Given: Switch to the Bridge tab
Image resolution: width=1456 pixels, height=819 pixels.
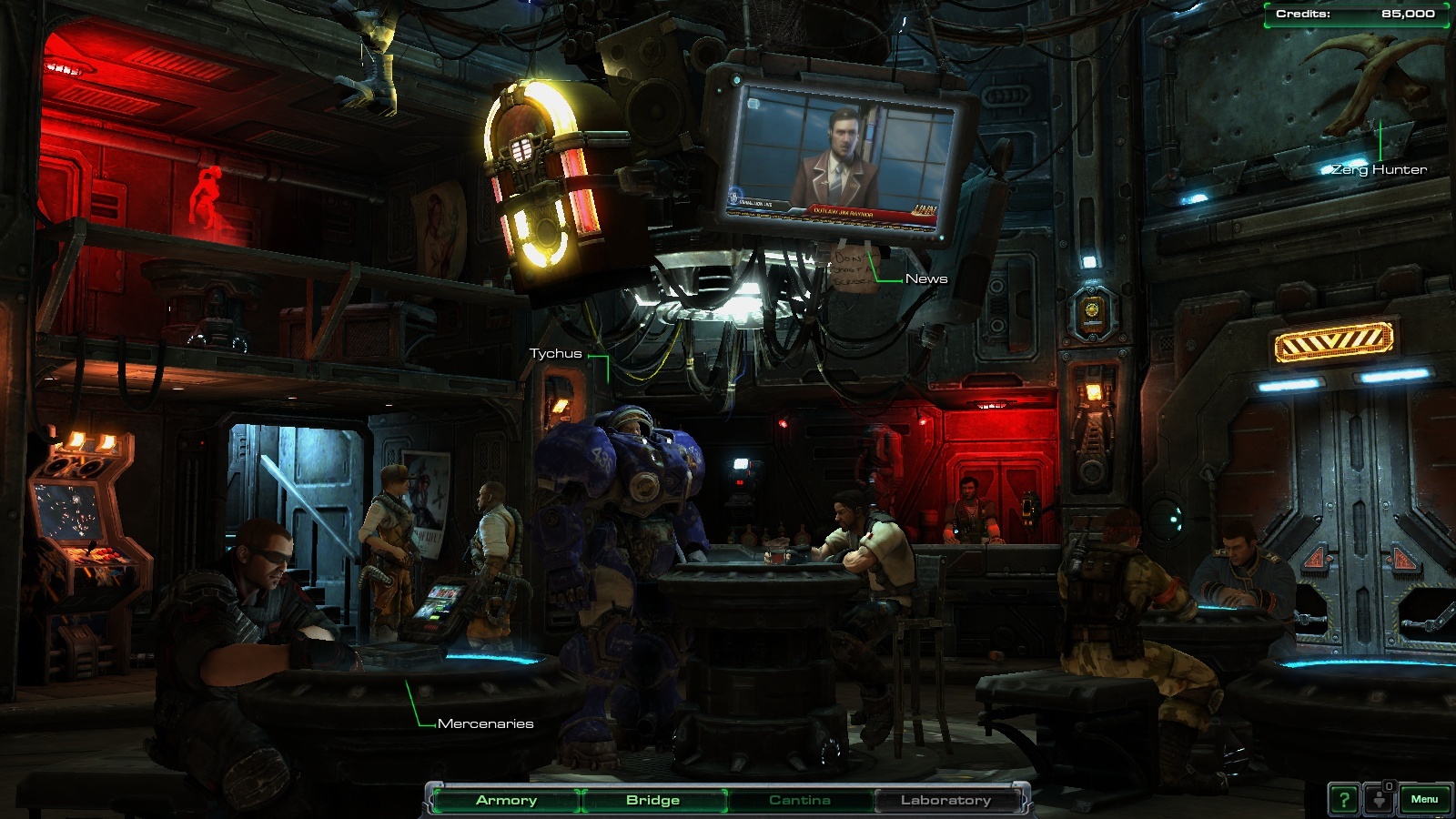Looking at the screenshot, I should [x=652, y=800].
